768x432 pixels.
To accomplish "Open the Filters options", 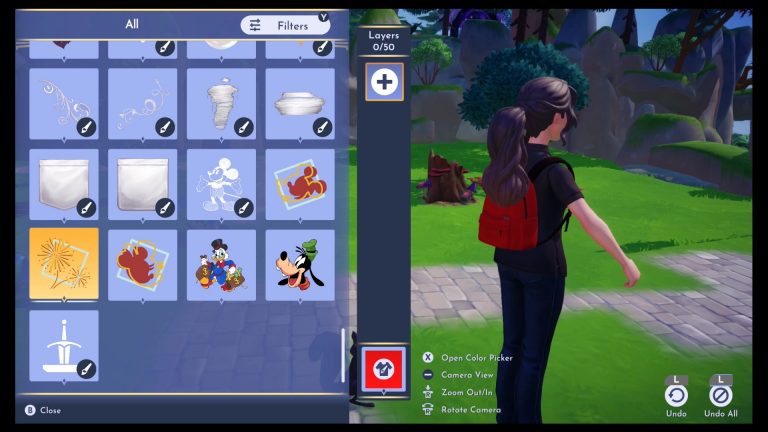I will click(284, 25).
